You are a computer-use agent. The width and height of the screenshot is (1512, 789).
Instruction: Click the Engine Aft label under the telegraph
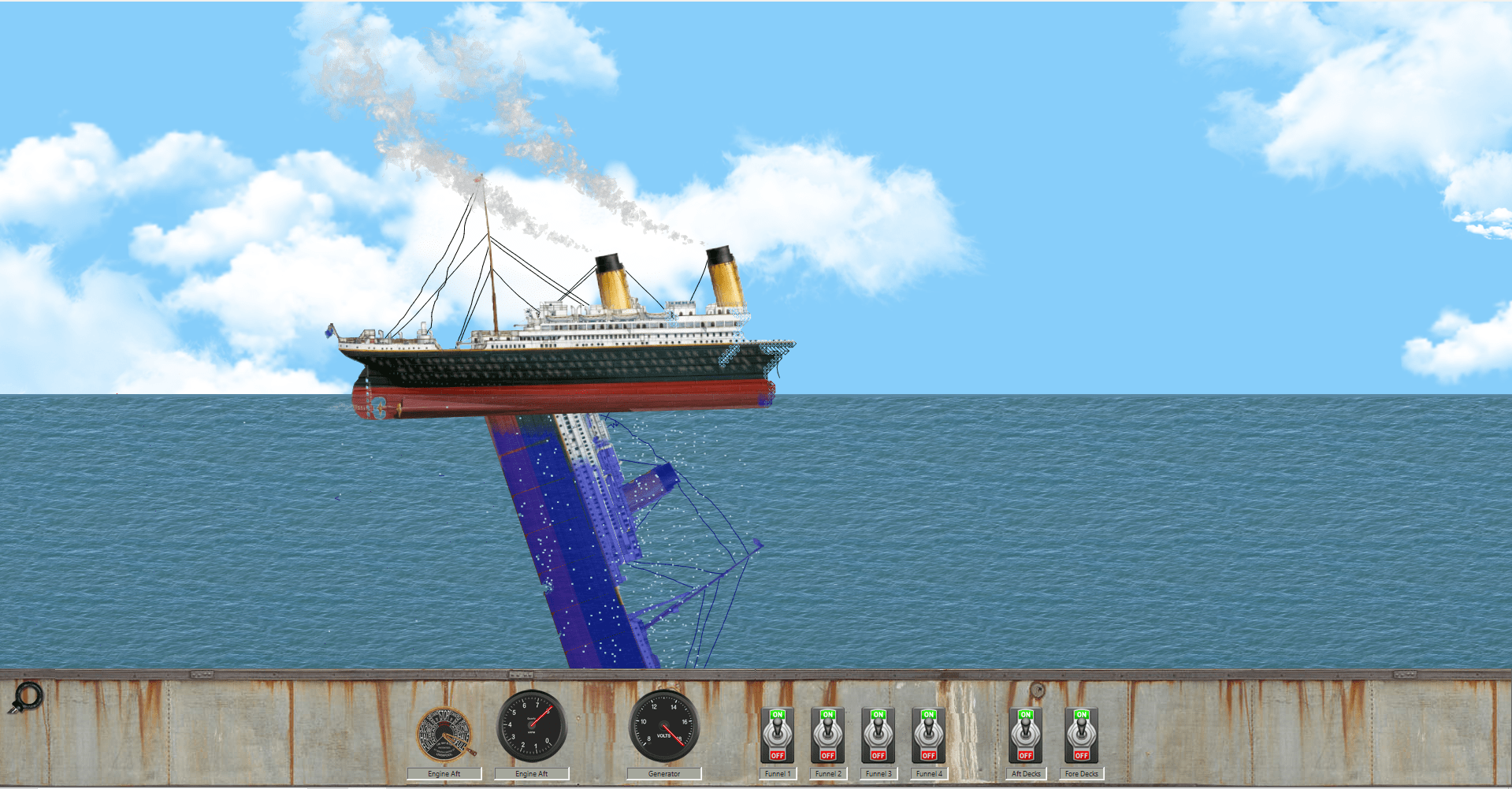click(x=444, y=773)
